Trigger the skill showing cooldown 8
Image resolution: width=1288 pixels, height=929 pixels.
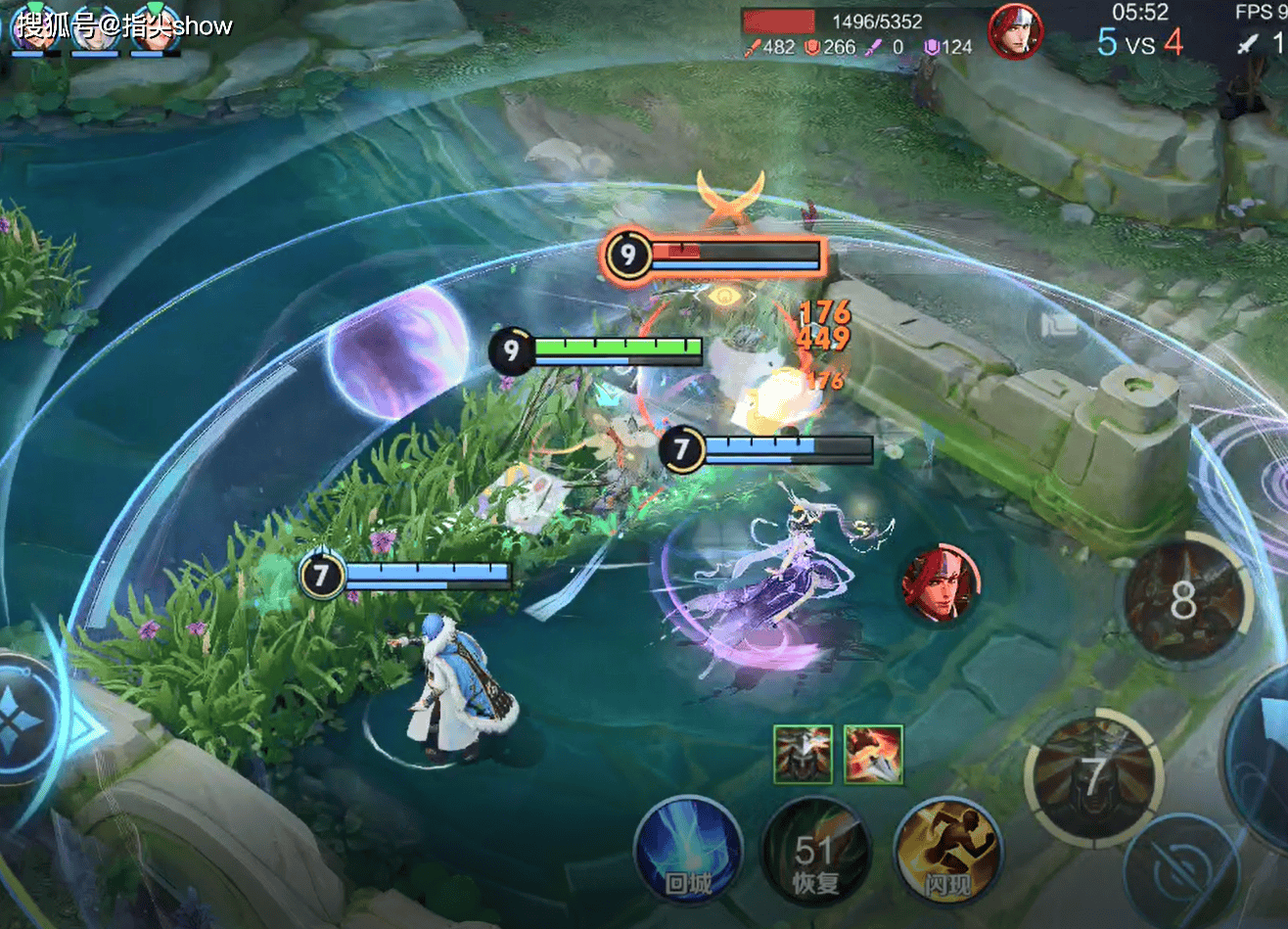(1185, 600)
